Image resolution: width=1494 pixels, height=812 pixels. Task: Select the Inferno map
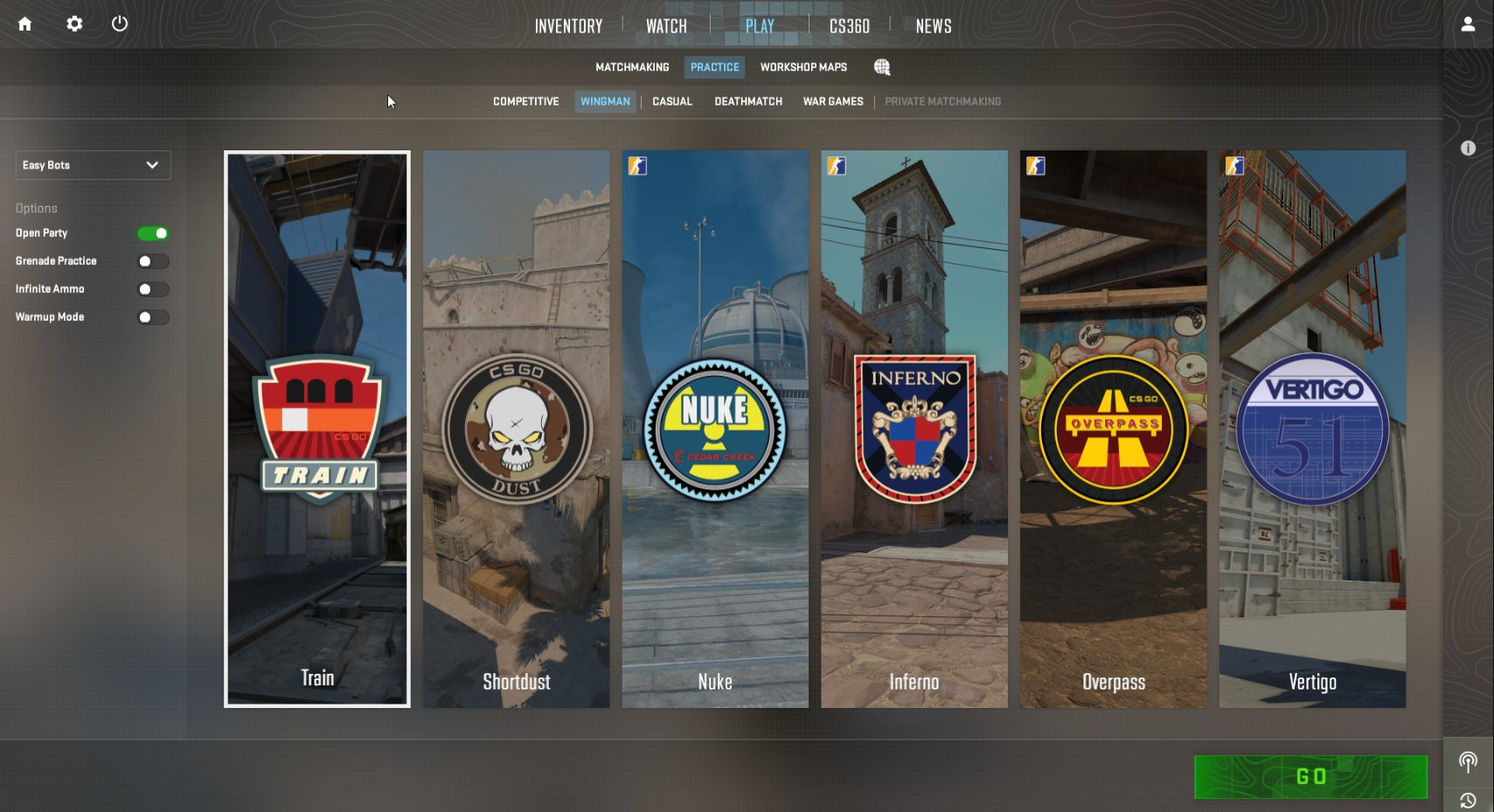tap(914, 428)
